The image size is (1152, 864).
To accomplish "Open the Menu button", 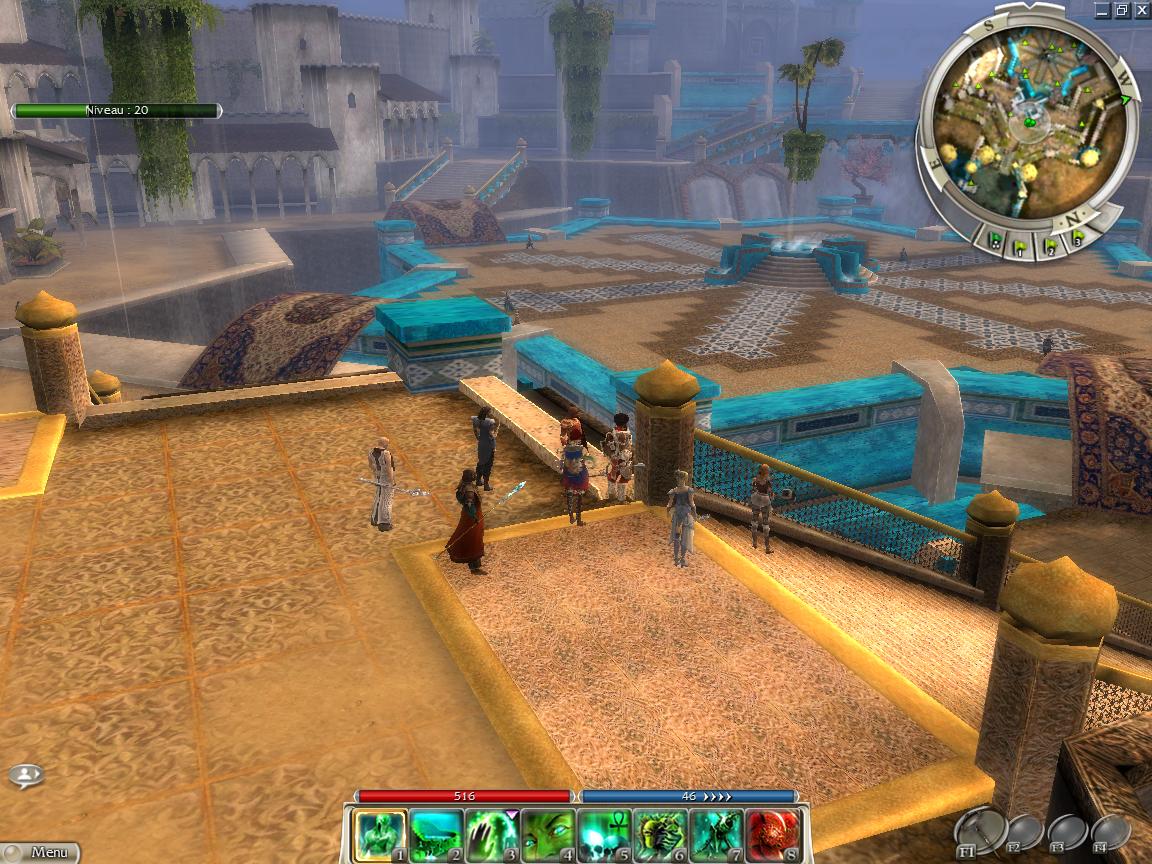I will coord(40,853).
